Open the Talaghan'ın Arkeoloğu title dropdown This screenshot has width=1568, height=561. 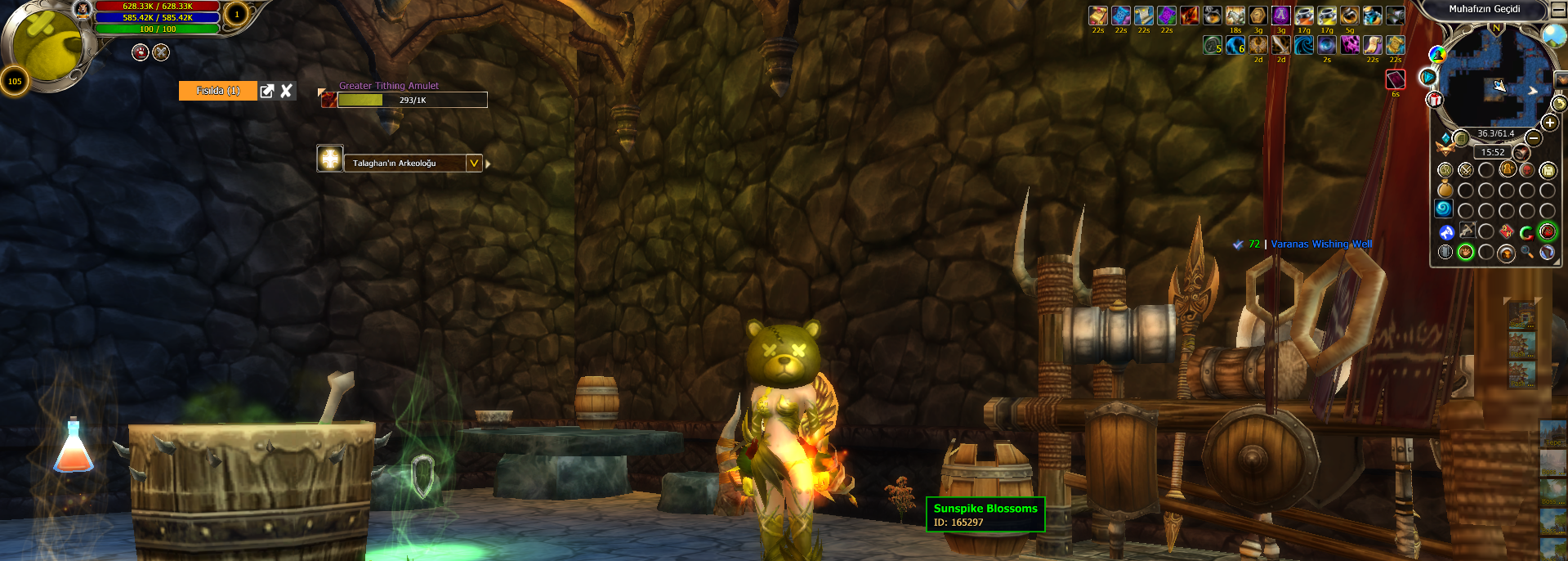pyautogui.click(x=474, y=164)
